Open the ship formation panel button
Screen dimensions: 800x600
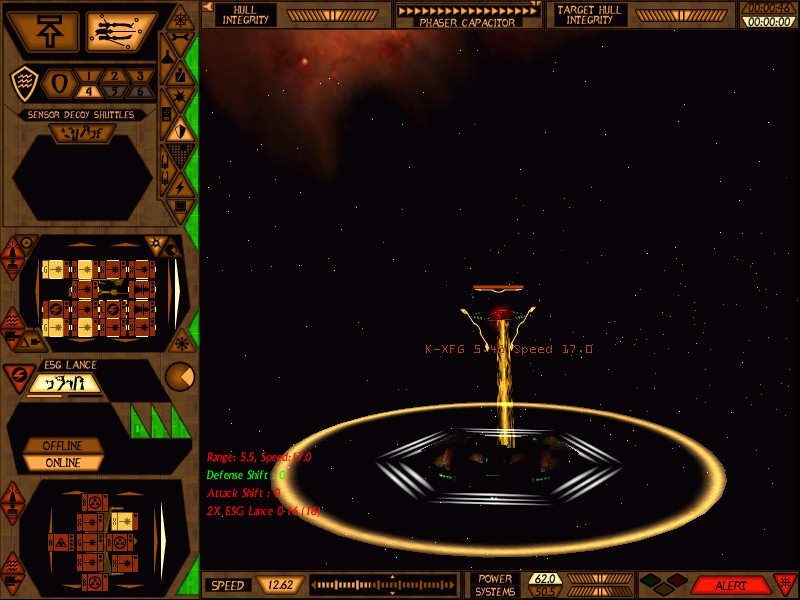pyautogui.click(x=121, y=31)
